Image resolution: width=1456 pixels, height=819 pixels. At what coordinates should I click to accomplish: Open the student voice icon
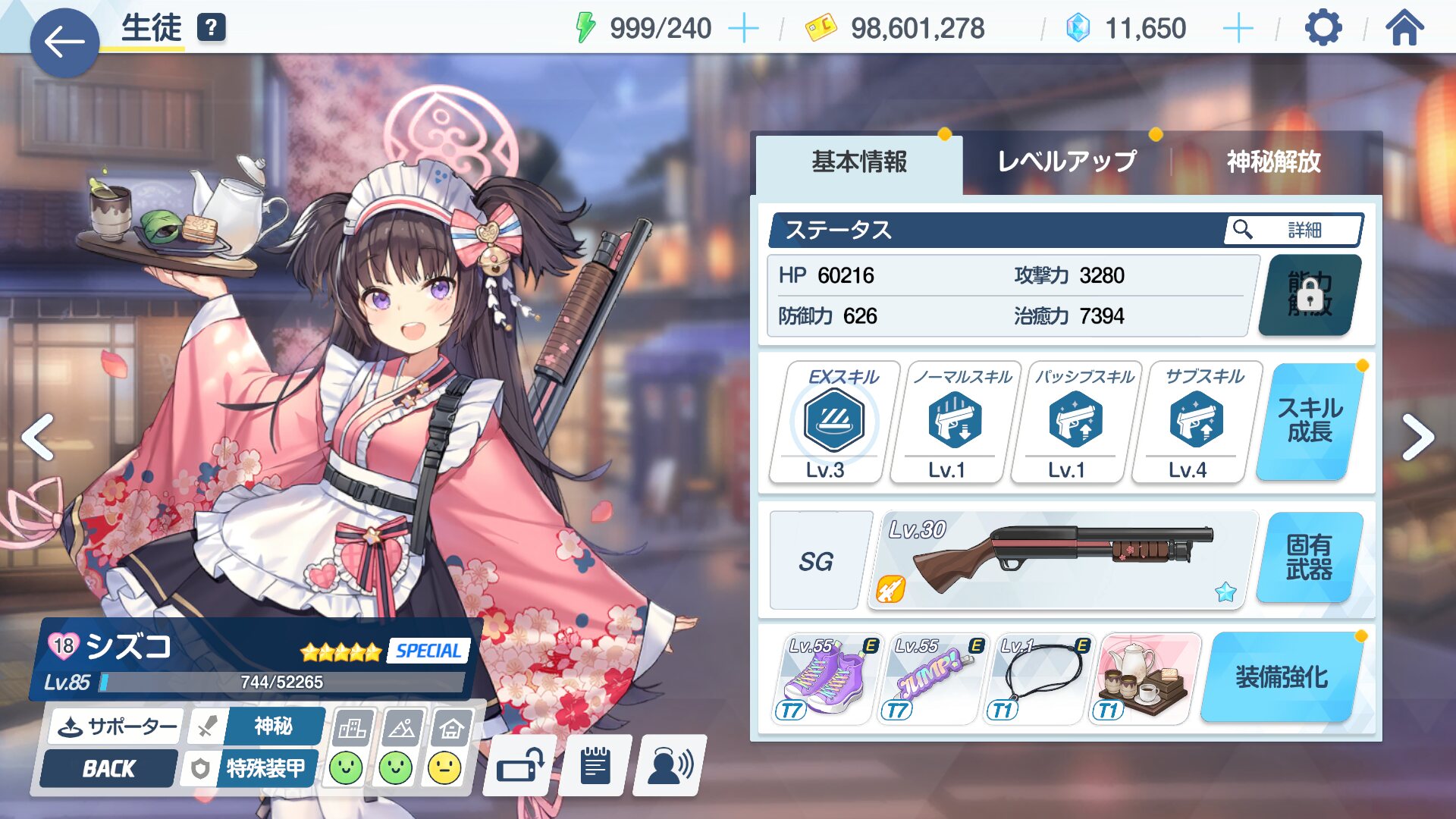pyautogui.click(x=669, y=767)
